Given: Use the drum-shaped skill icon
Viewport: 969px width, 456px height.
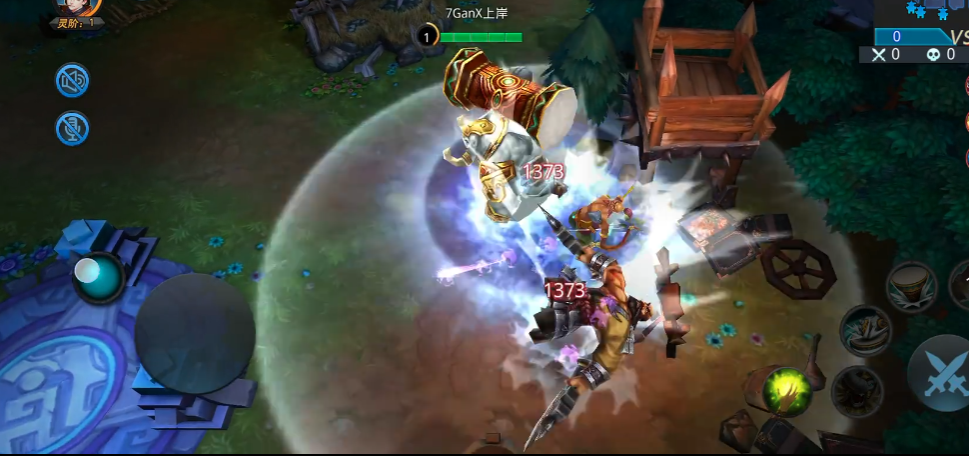Looking at the screenshot, I should pyautogui.click(x=911, y=285).
